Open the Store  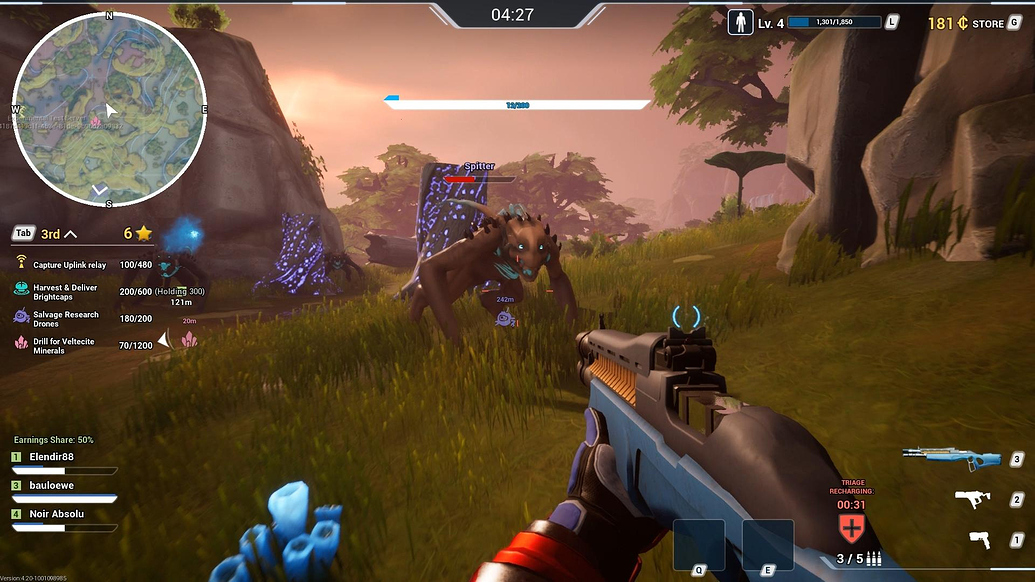(x=988, y=23)
